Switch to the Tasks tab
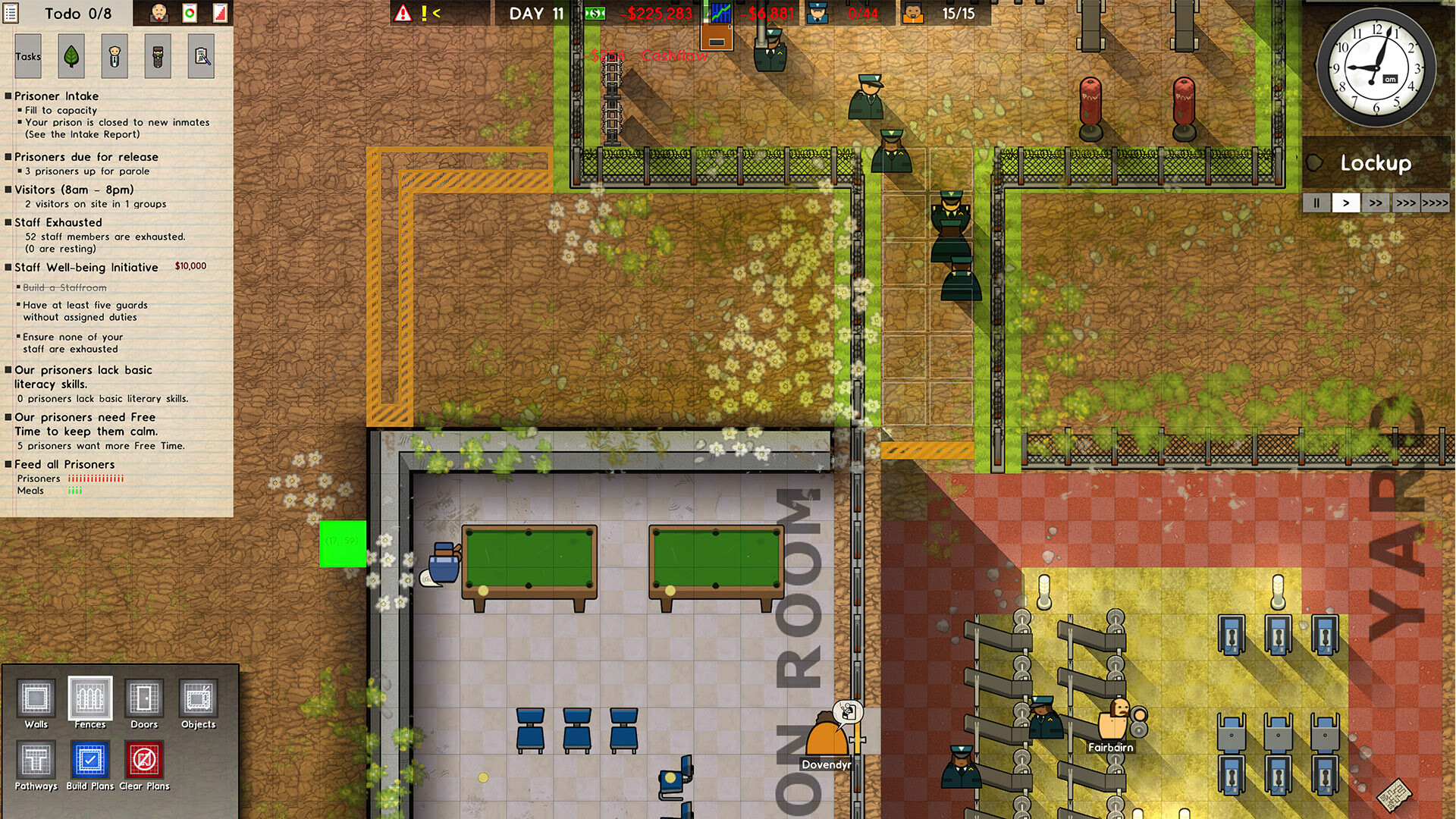Image resolution: width=1456 pixels, height=819 pixels. coord(28,55)
